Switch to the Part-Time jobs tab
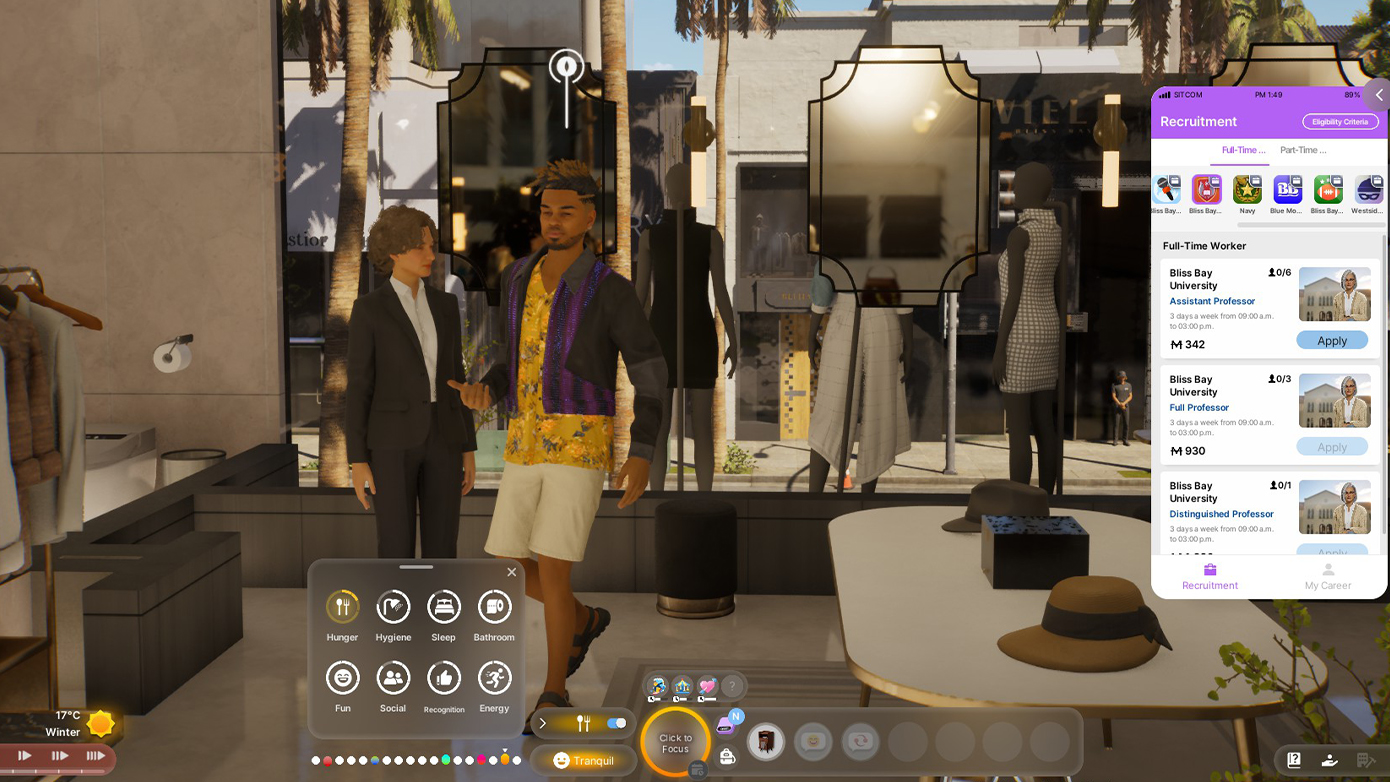The image size is (1390, 782). click(1303, 149)
